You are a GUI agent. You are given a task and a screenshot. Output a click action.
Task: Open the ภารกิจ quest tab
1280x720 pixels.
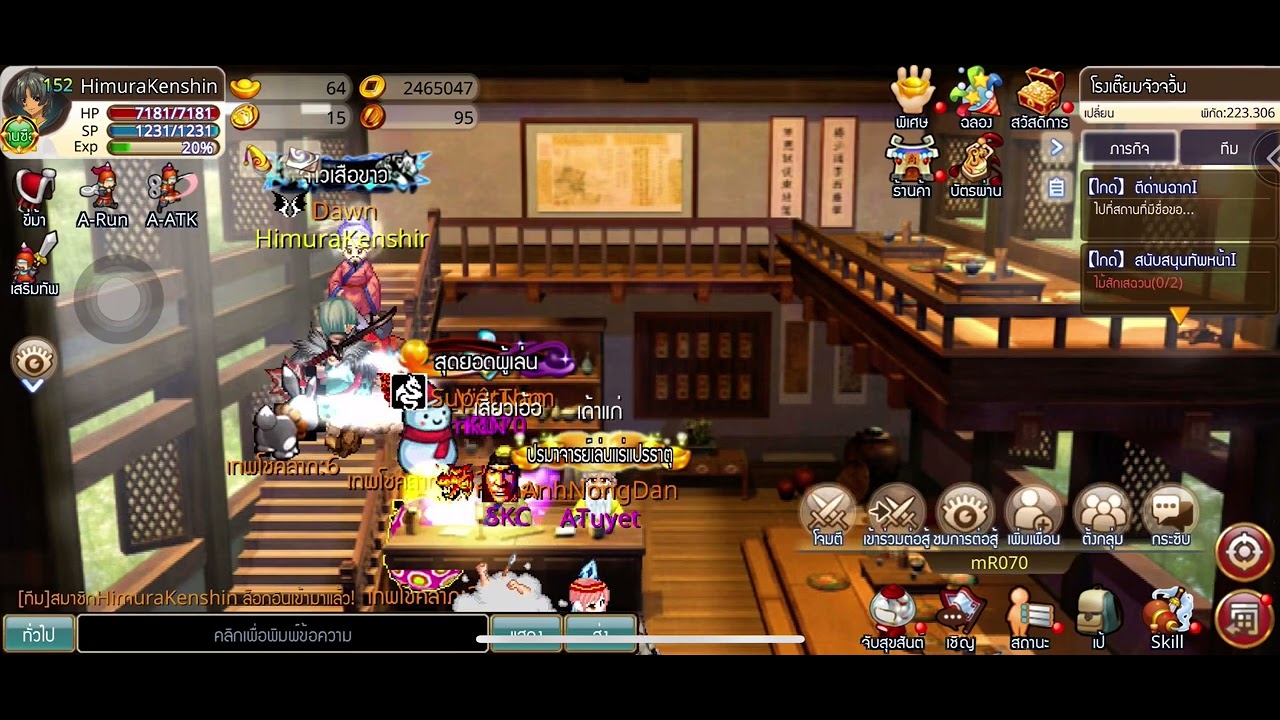pyautogui.click(x=1128, y=149)
